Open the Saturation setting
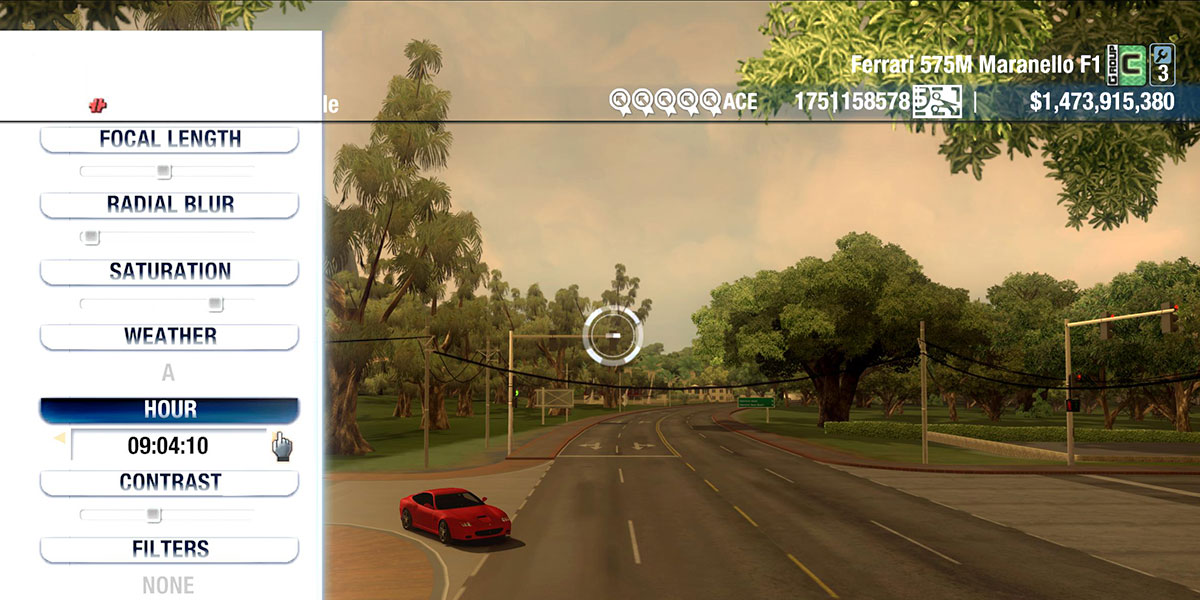 (169, 271)
